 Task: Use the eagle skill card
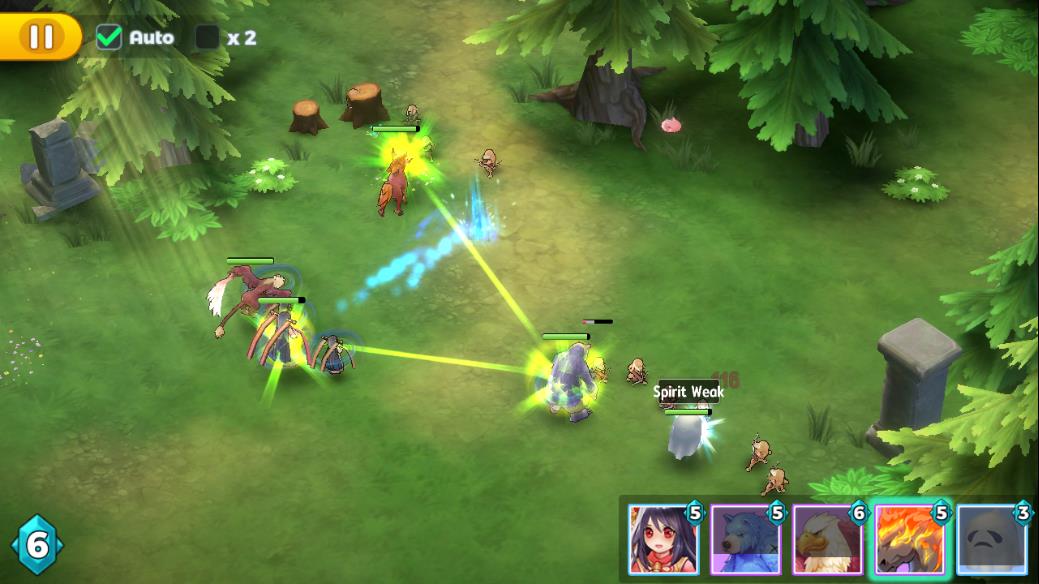pos(827,539)
